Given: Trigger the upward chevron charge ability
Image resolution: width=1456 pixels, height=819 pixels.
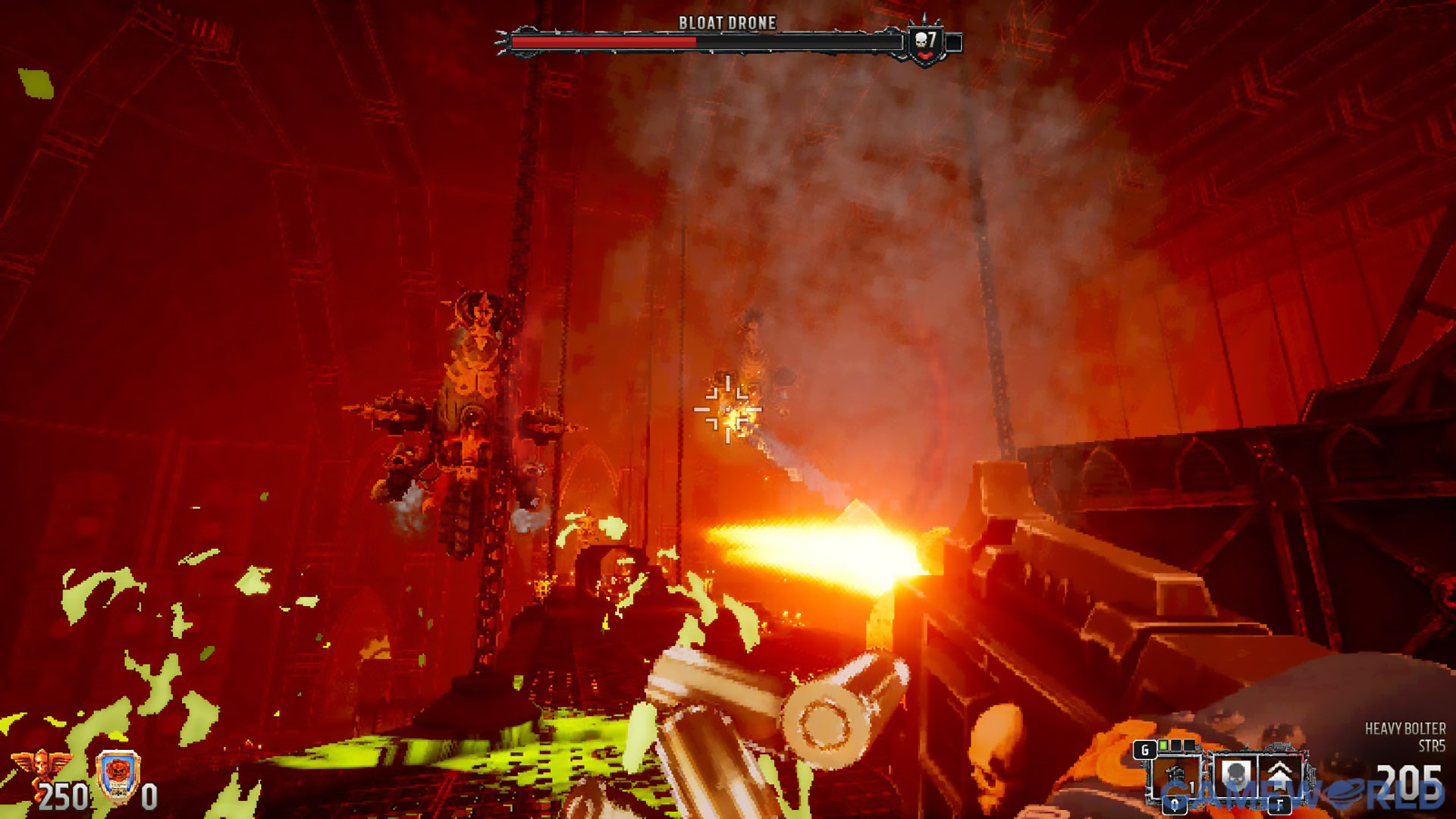Looking at the screenshot, I should 1280,777.
